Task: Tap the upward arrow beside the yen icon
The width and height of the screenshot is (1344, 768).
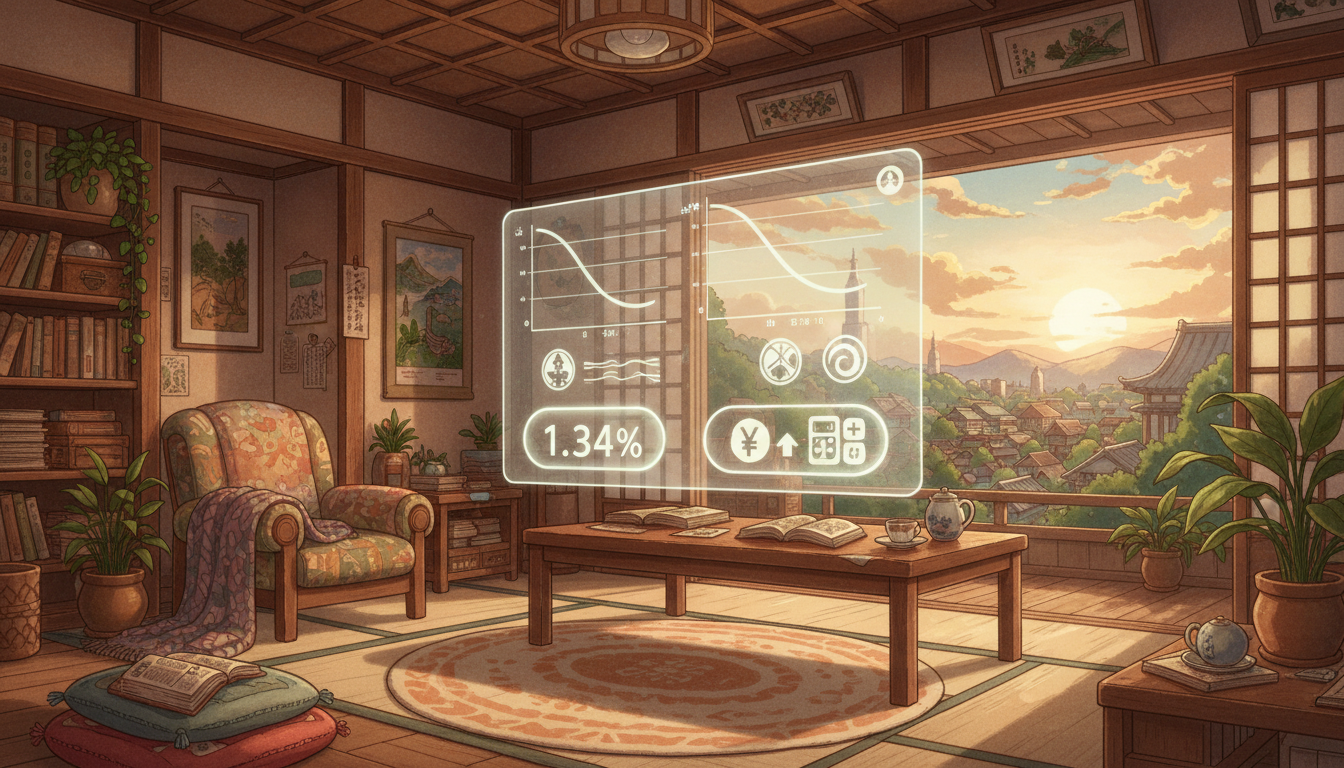Action: pyautogui.click(x=787, y=446)
